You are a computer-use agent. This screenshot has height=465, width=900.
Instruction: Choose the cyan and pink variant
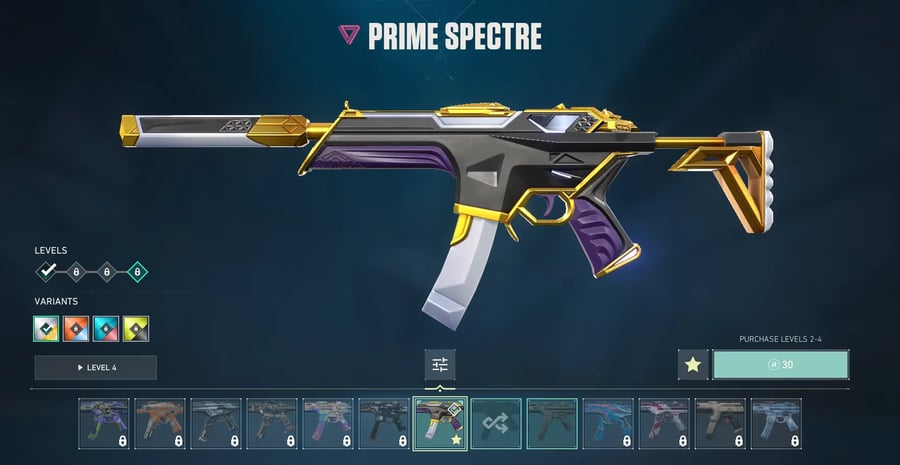[106, 327]
